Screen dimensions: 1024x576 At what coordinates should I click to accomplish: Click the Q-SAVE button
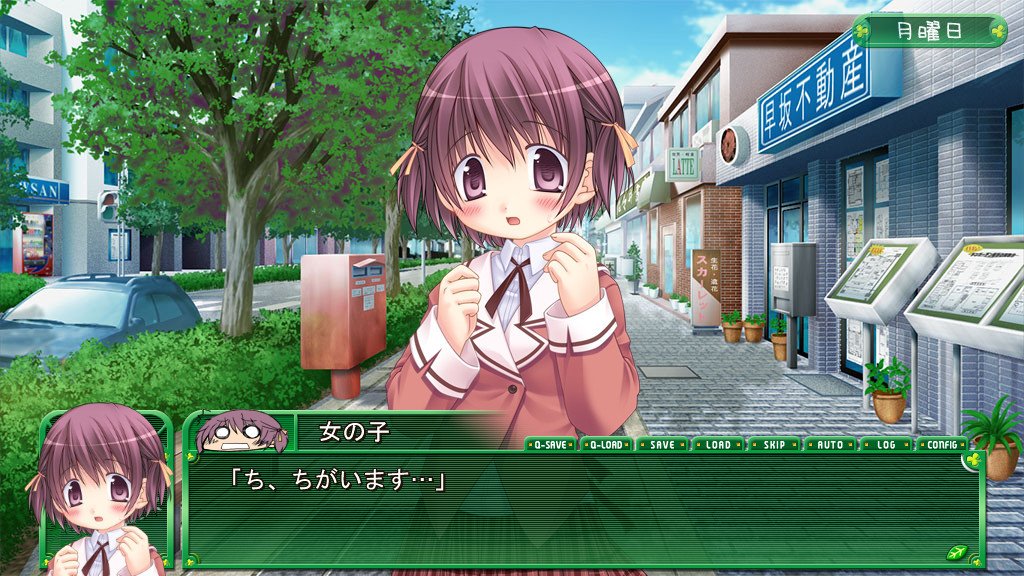551,444
